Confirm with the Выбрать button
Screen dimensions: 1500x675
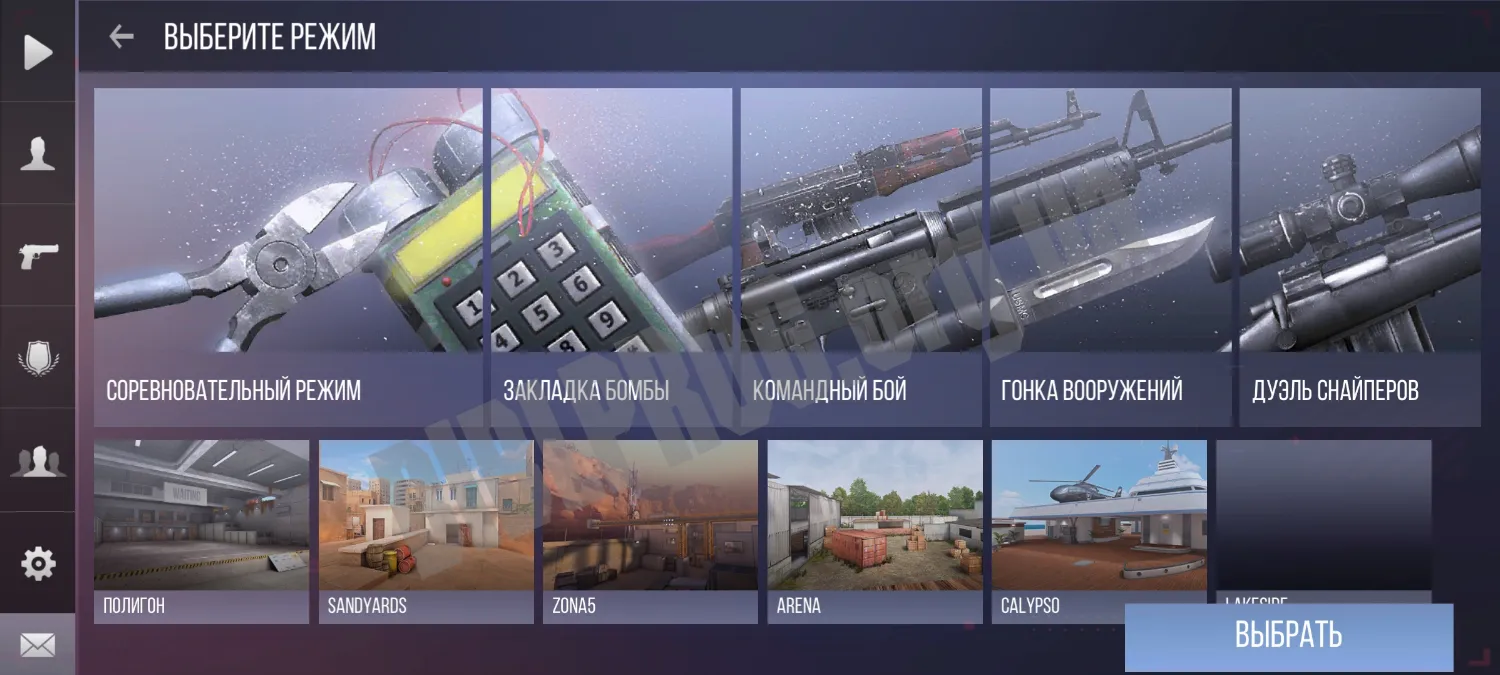[x=1288, y=636]
